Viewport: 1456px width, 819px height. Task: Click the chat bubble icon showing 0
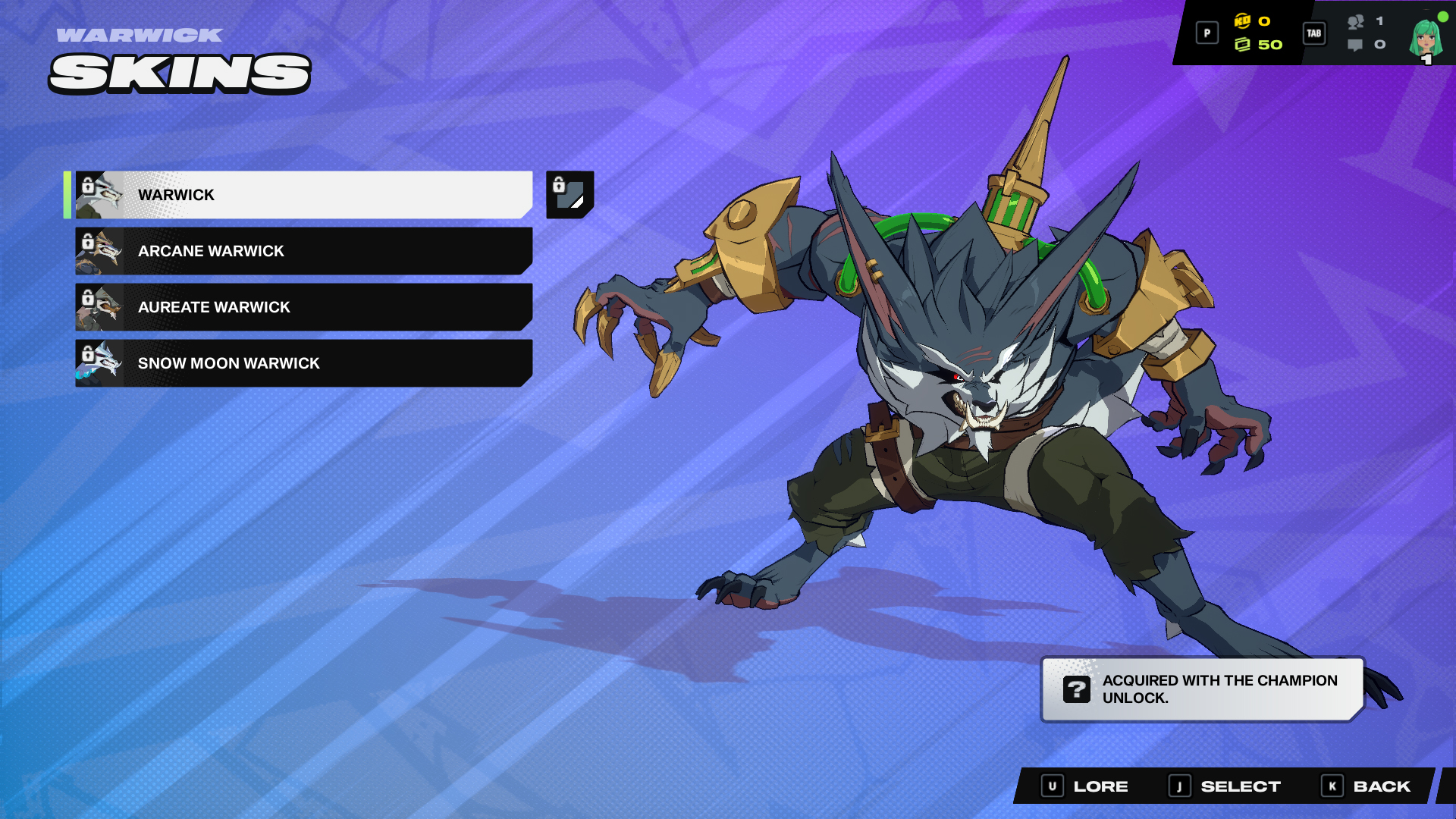(x=1355, y=45)
